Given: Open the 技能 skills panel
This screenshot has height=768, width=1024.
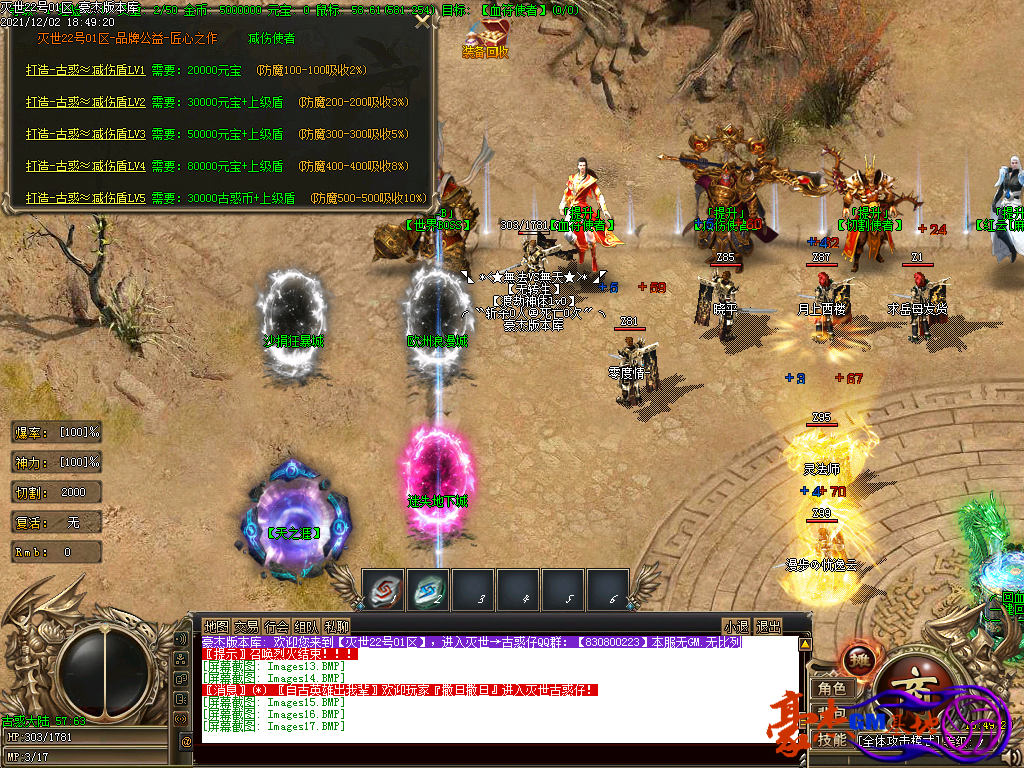Looking at the screenshot, I should tap(832, 740).
